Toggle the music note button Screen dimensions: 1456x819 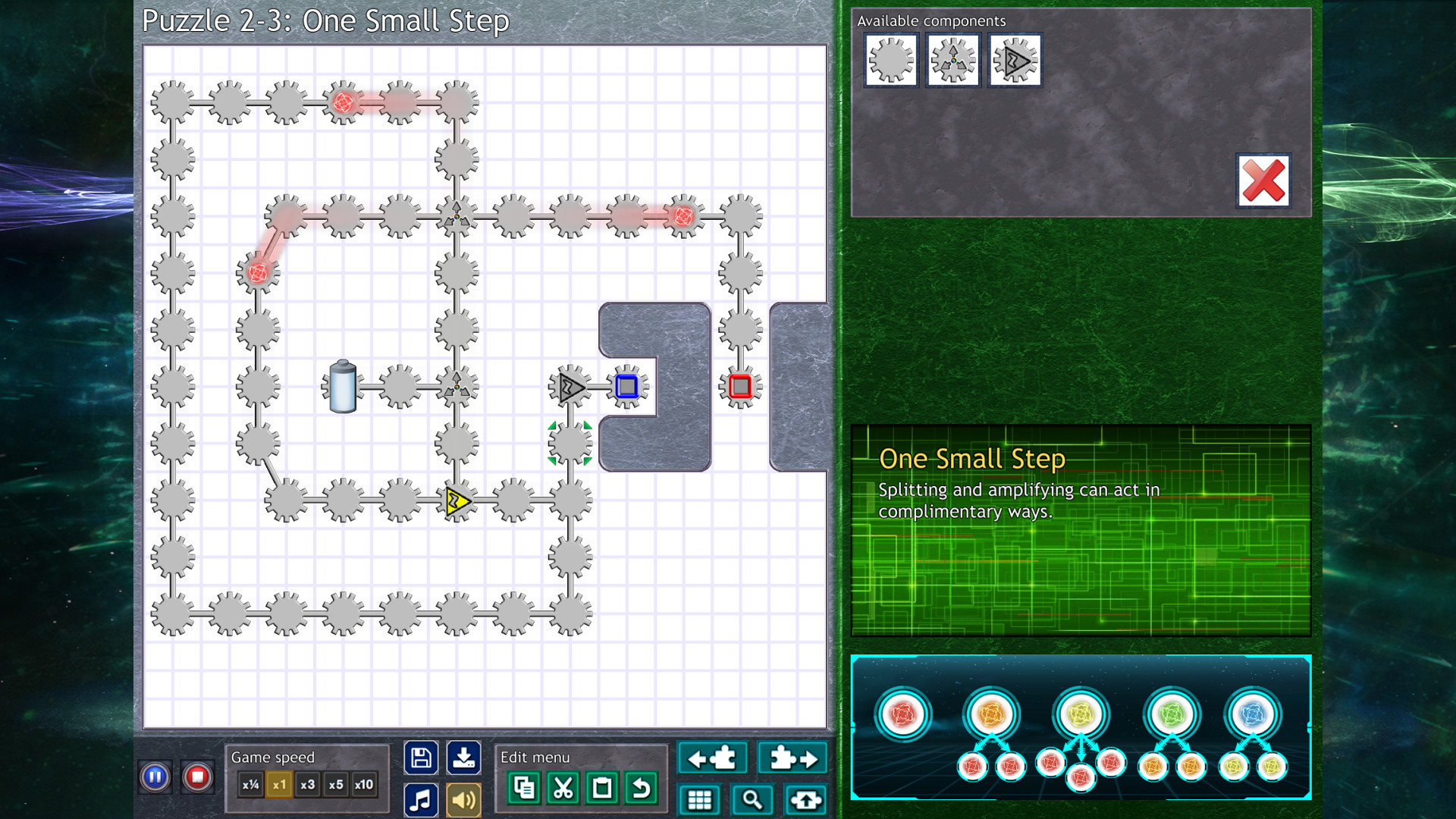pyautogui.click(x=421, y=799)
